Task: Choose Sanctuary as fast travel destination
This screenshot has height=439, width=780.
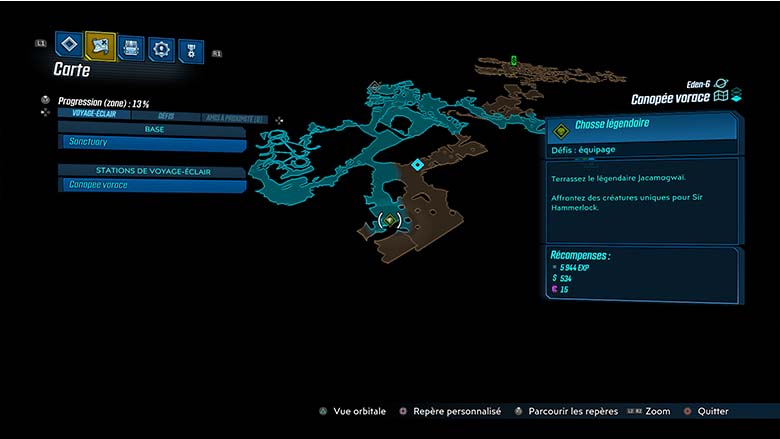Action: (x=150, y=144)
